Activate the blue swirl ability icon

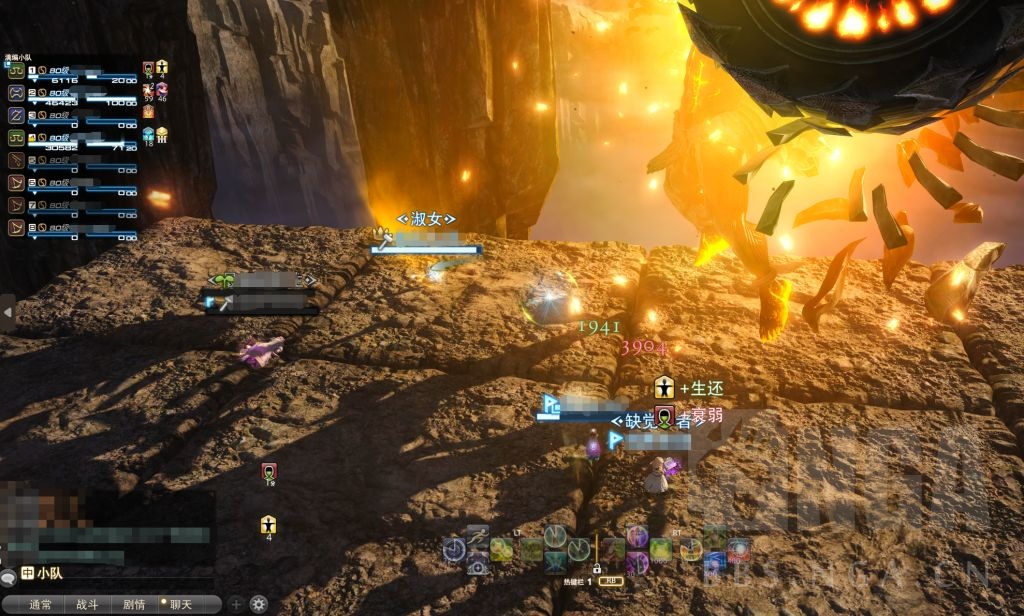(x=714, y=564)
